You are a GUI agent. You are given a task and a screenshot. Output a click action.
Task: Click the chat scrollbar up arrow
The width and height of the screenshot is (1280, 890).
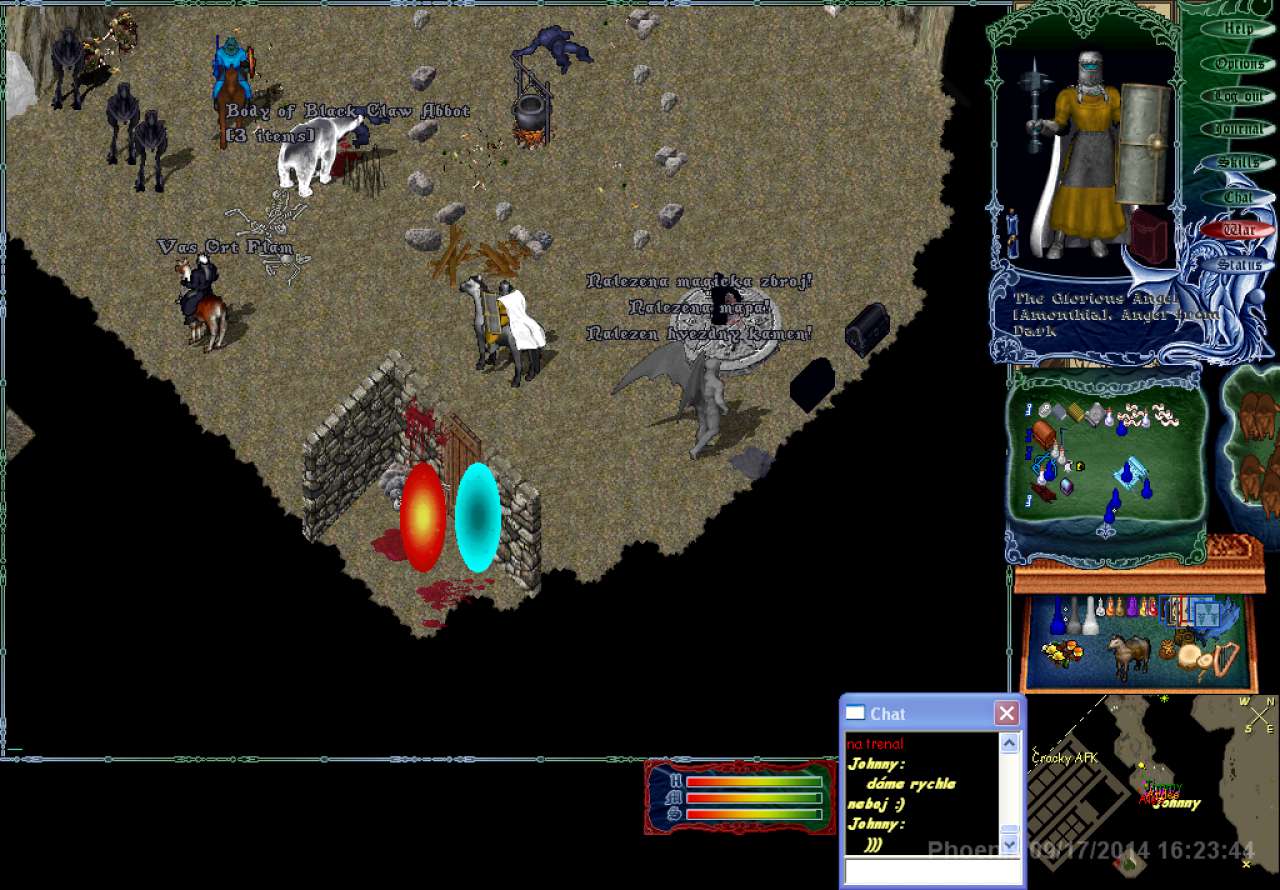[1009, 743]
